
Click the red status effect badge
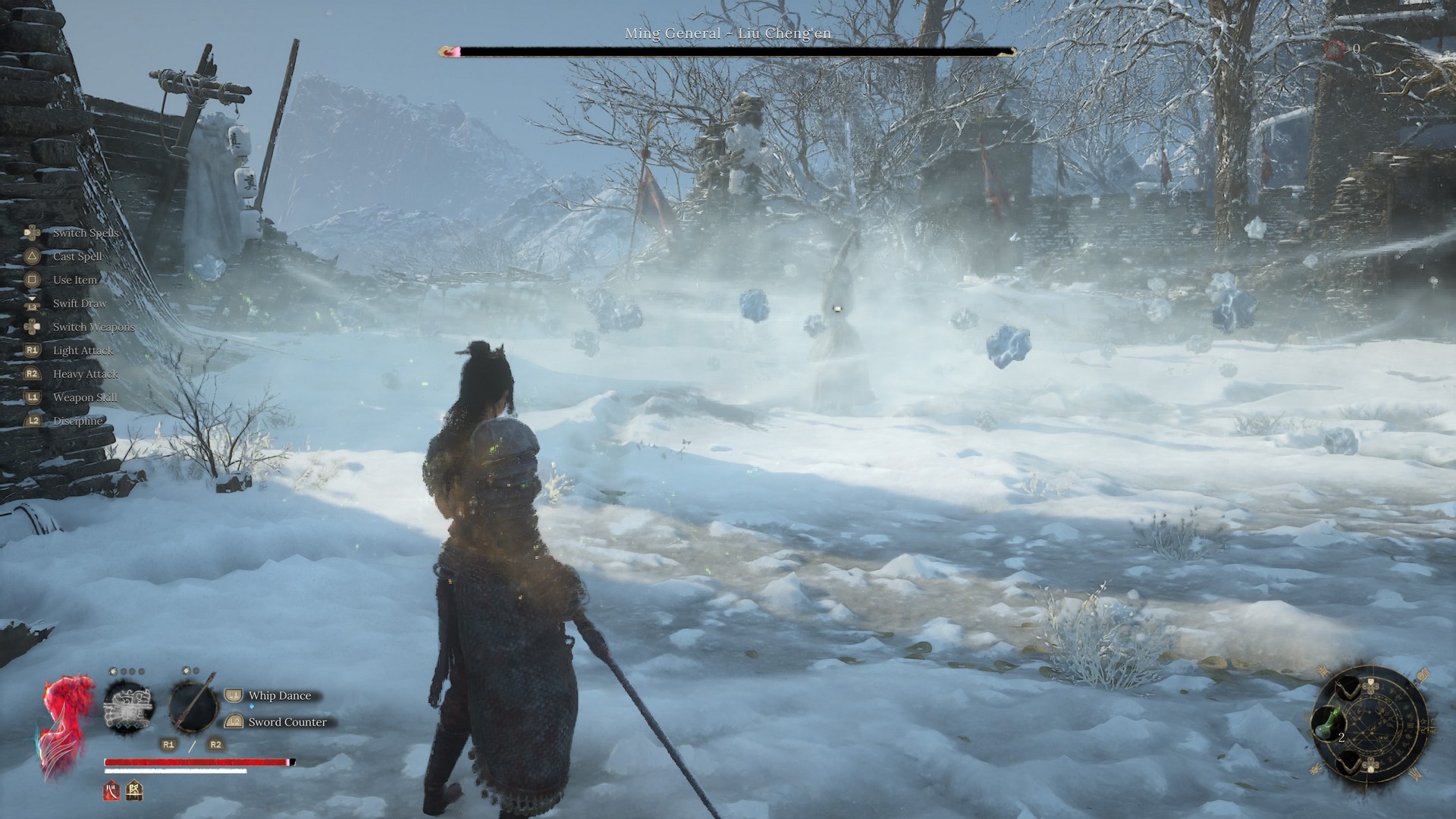tap(112, 790)
